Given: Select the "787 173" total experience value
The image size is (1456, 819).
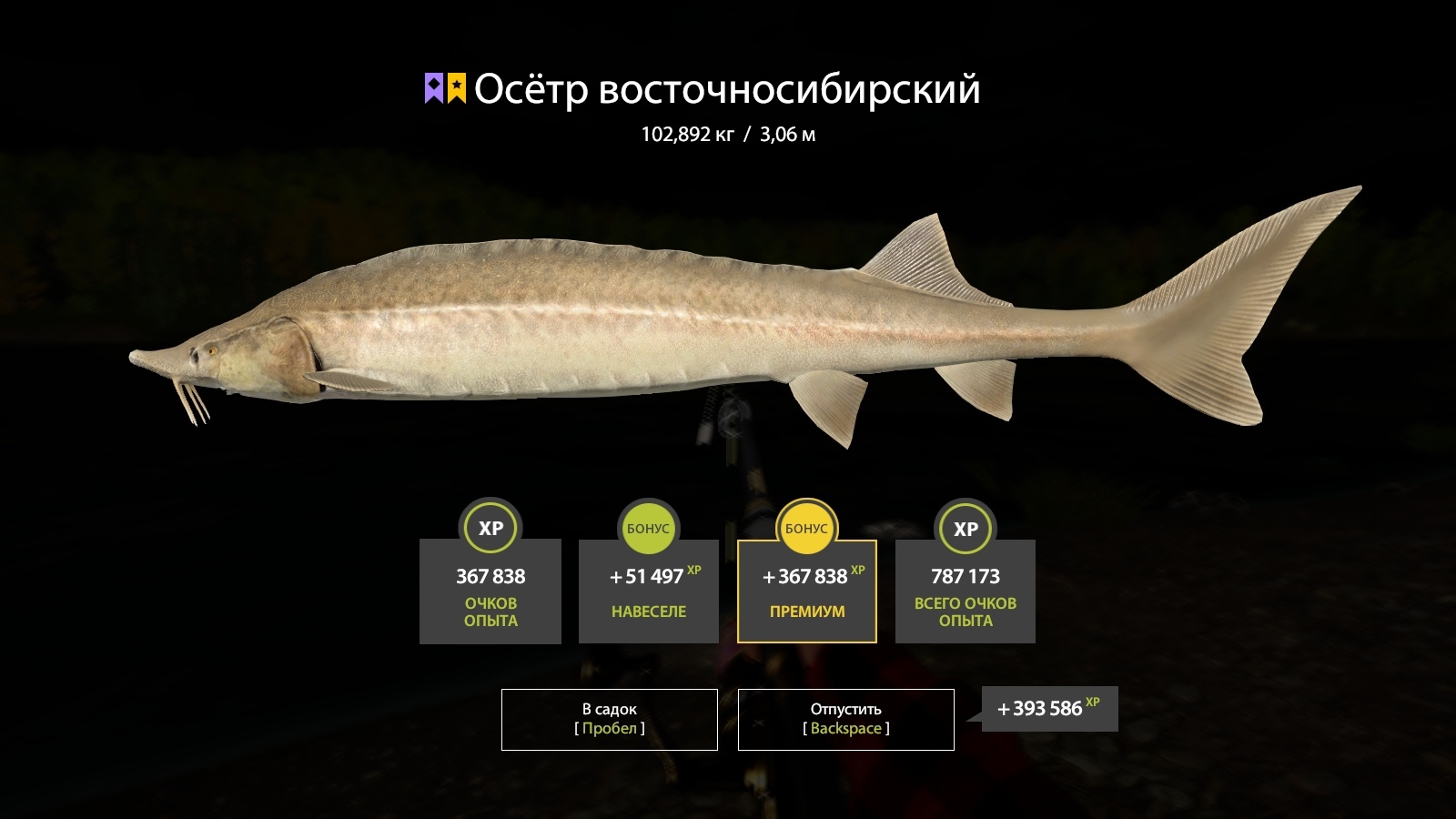Looking at the screenshot, I should click(965, 576).
